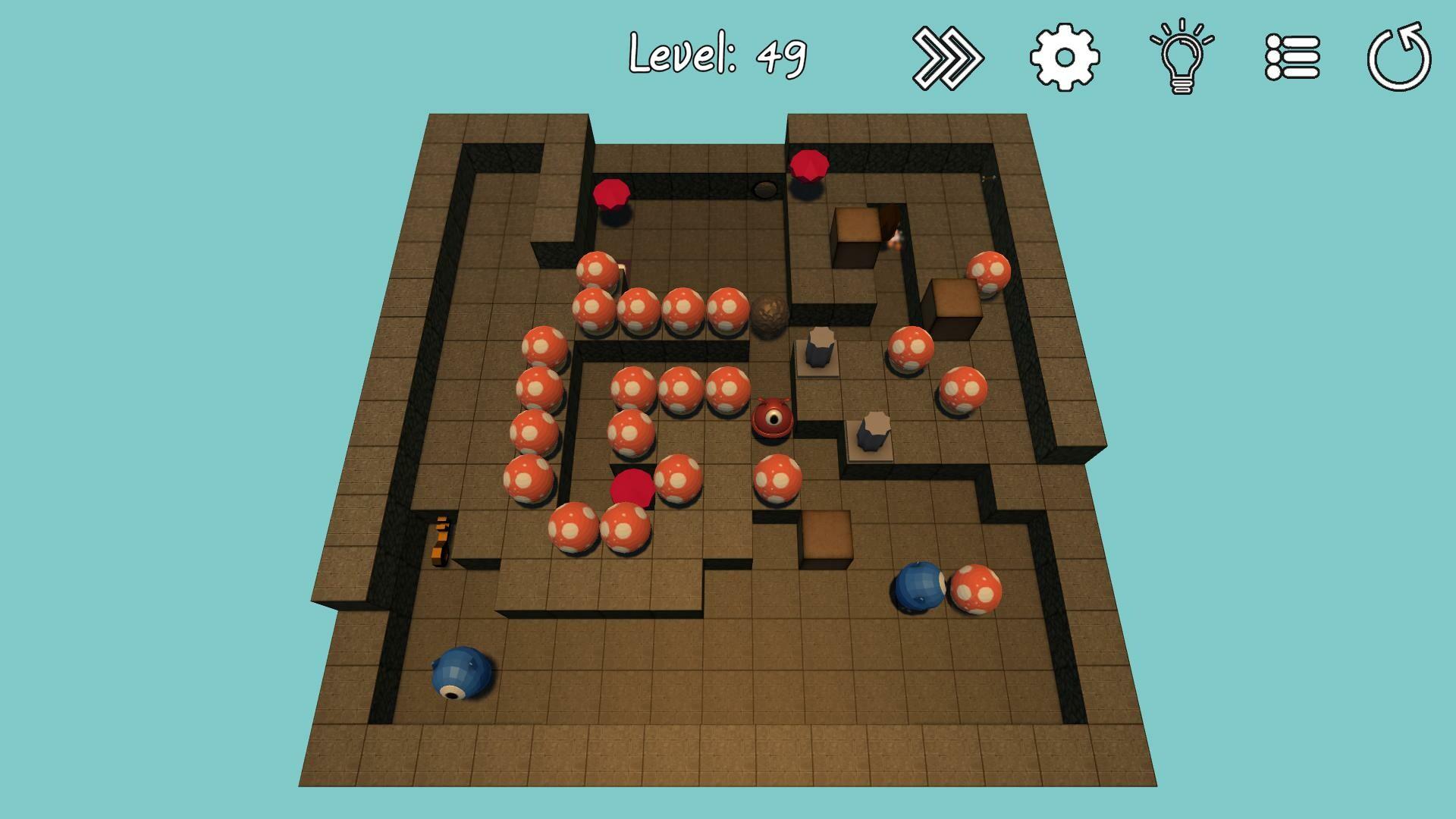
Task: Request a hint with the lightbulb
Action: [x=1180, y=55]
